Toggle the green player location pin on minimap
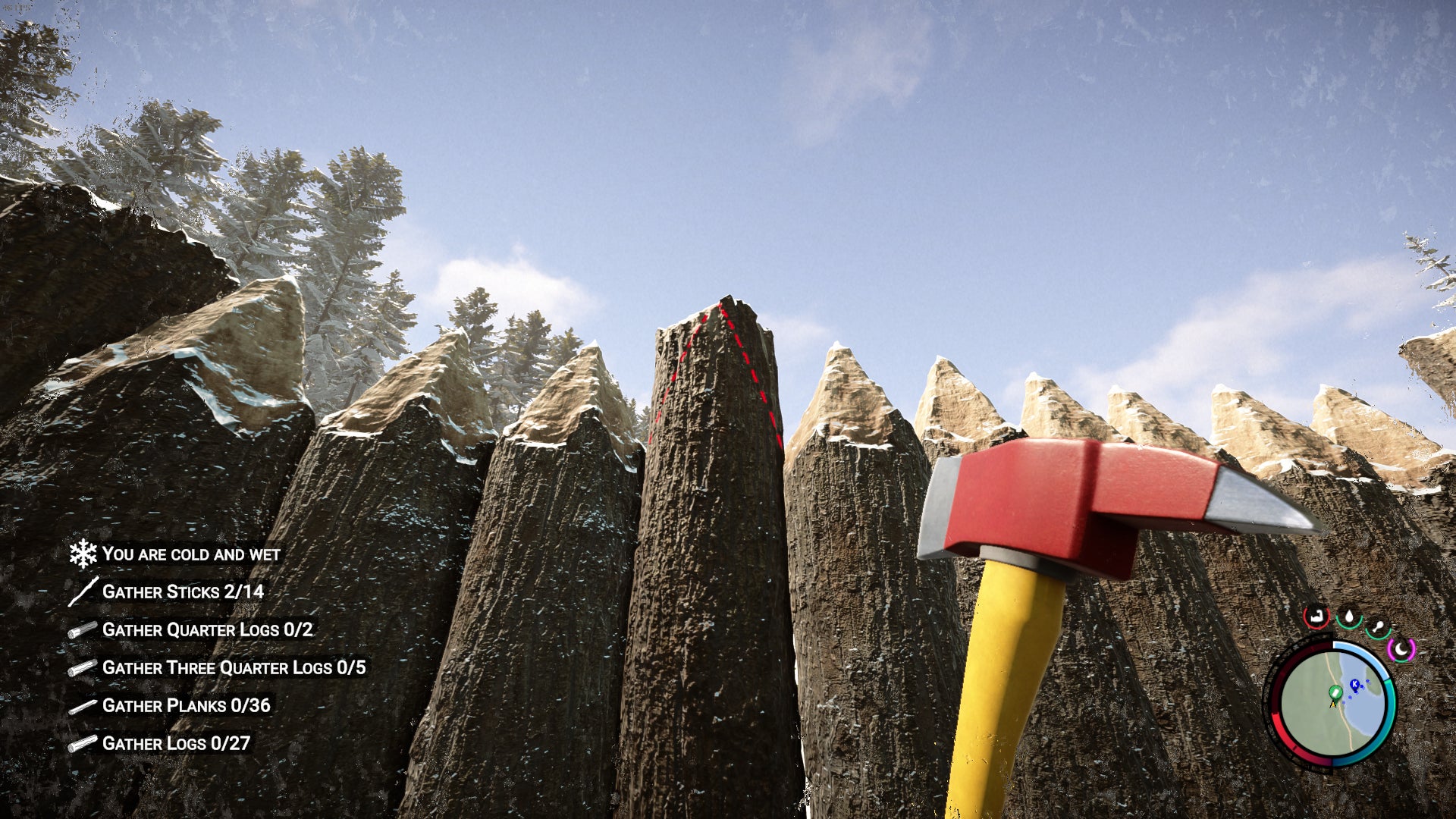Screen dimensions: 1456x819 point(1335,692)
